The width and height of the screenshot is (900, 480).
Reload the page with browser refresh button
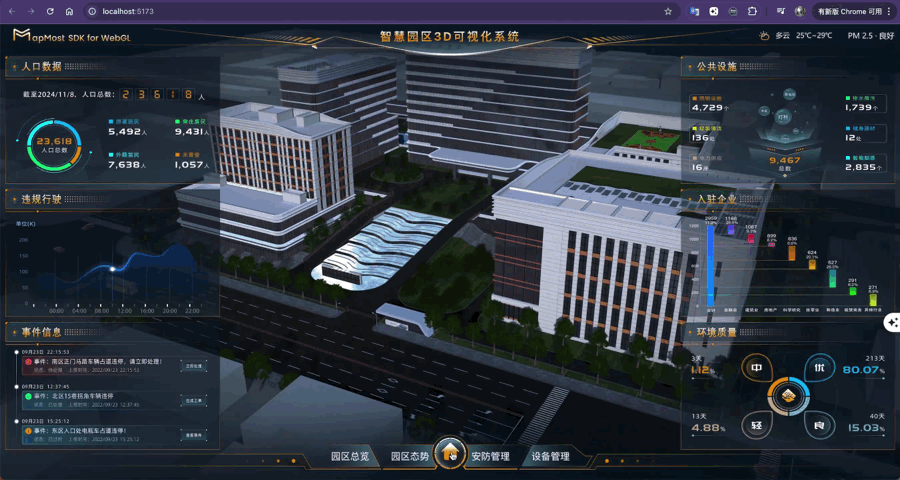click(50, 11)
